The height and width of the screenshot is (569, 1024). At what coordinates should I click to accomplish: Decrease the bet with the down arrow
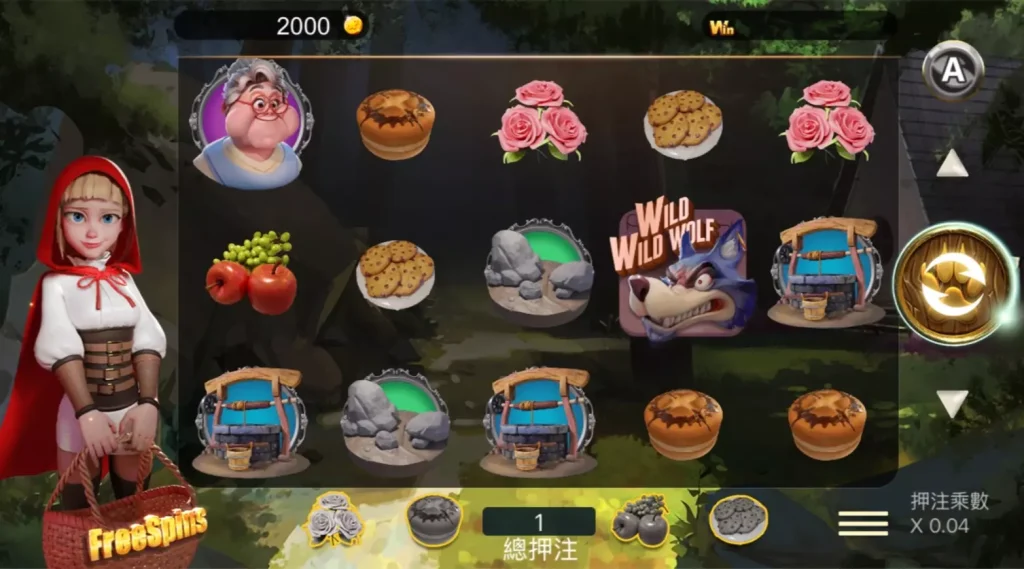(x=952, y=403)
